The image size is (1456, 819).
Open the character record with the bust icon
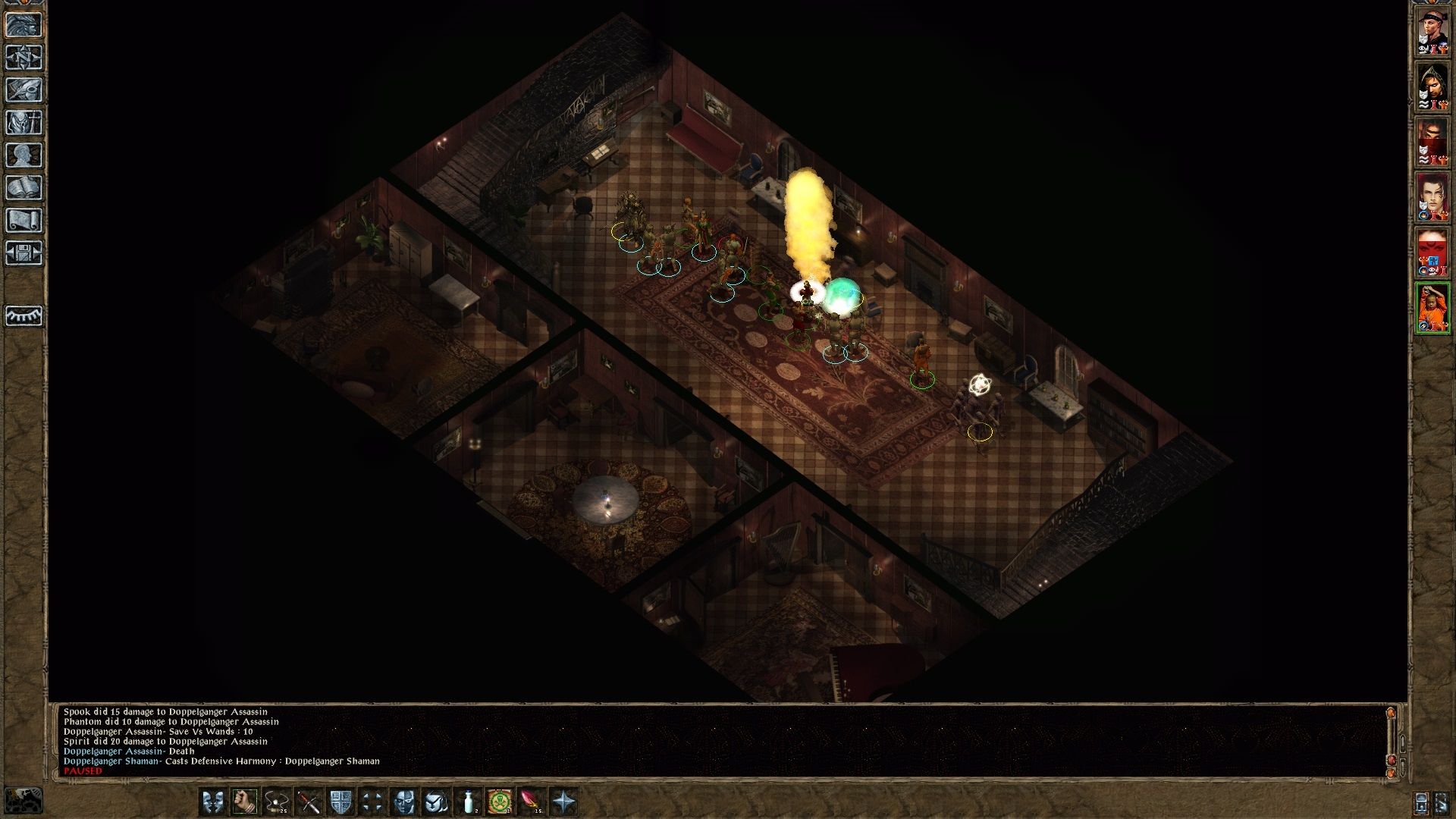24,155
